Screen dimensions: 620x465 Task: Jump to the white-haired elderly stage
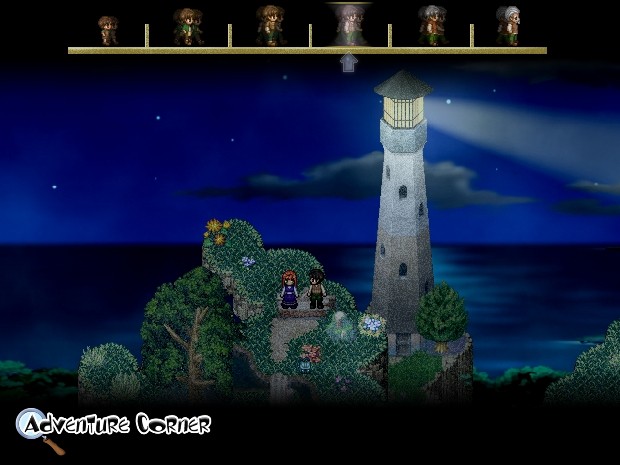pyautogui.click(x=508, y=26)
